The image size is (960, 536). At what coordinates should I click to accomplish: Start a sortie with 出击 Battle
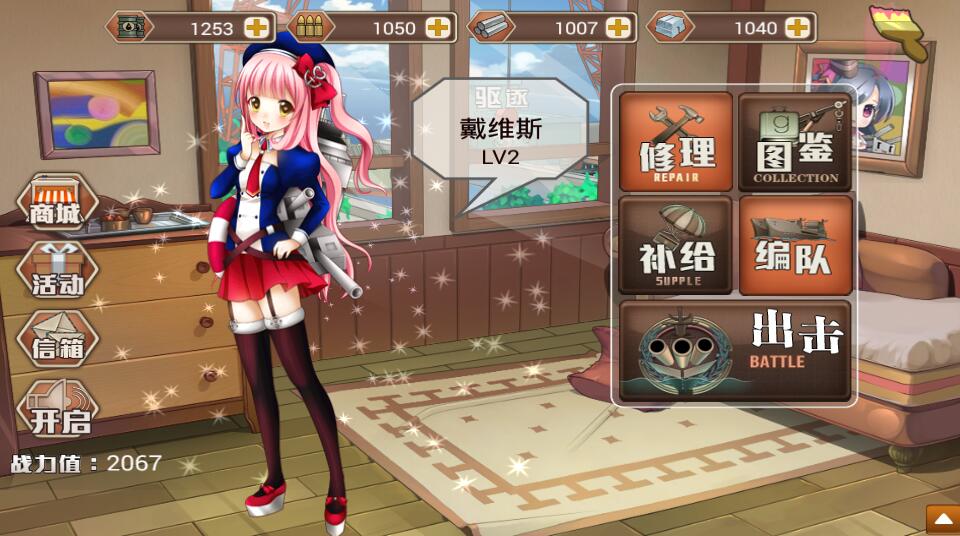(x=735, y=352)
